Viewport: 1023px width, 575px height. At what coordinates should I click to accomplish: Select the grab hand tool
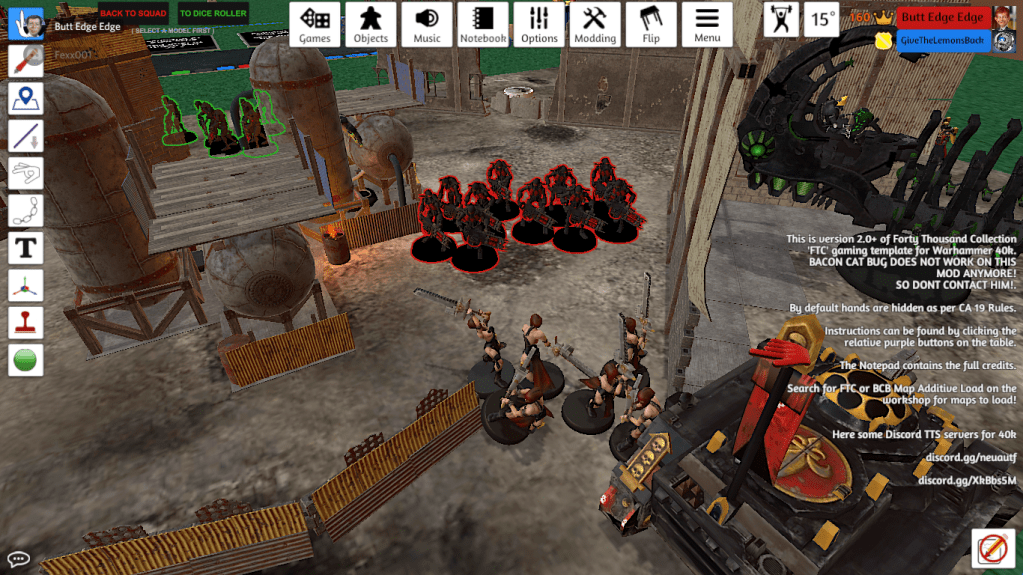[25, 22]
